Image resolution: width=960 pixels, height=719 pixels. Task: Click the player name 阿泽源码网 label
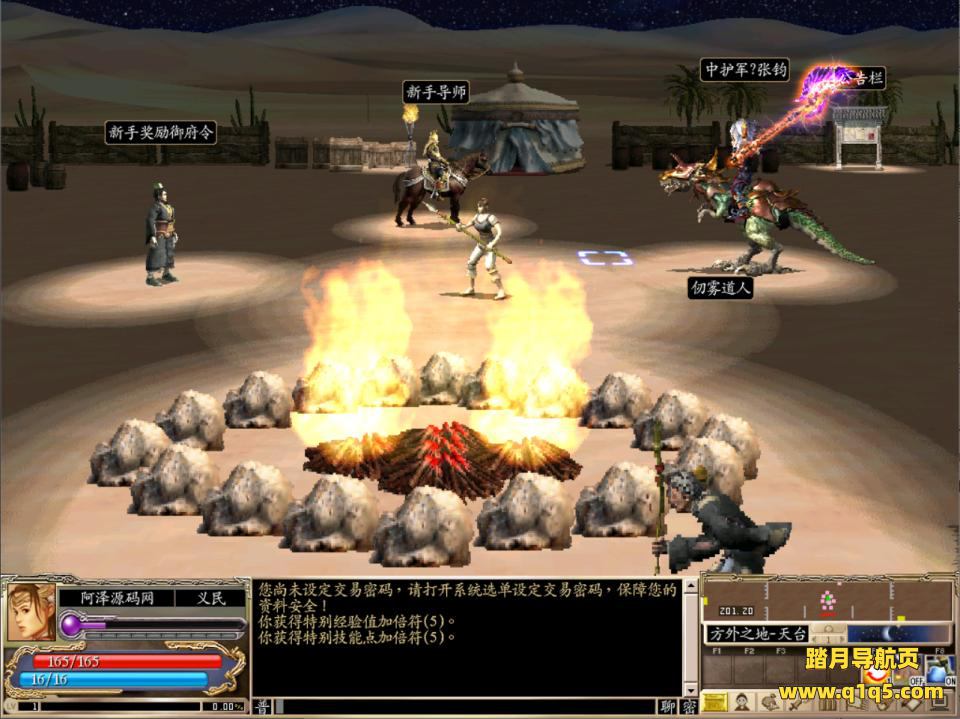(112, 598)
